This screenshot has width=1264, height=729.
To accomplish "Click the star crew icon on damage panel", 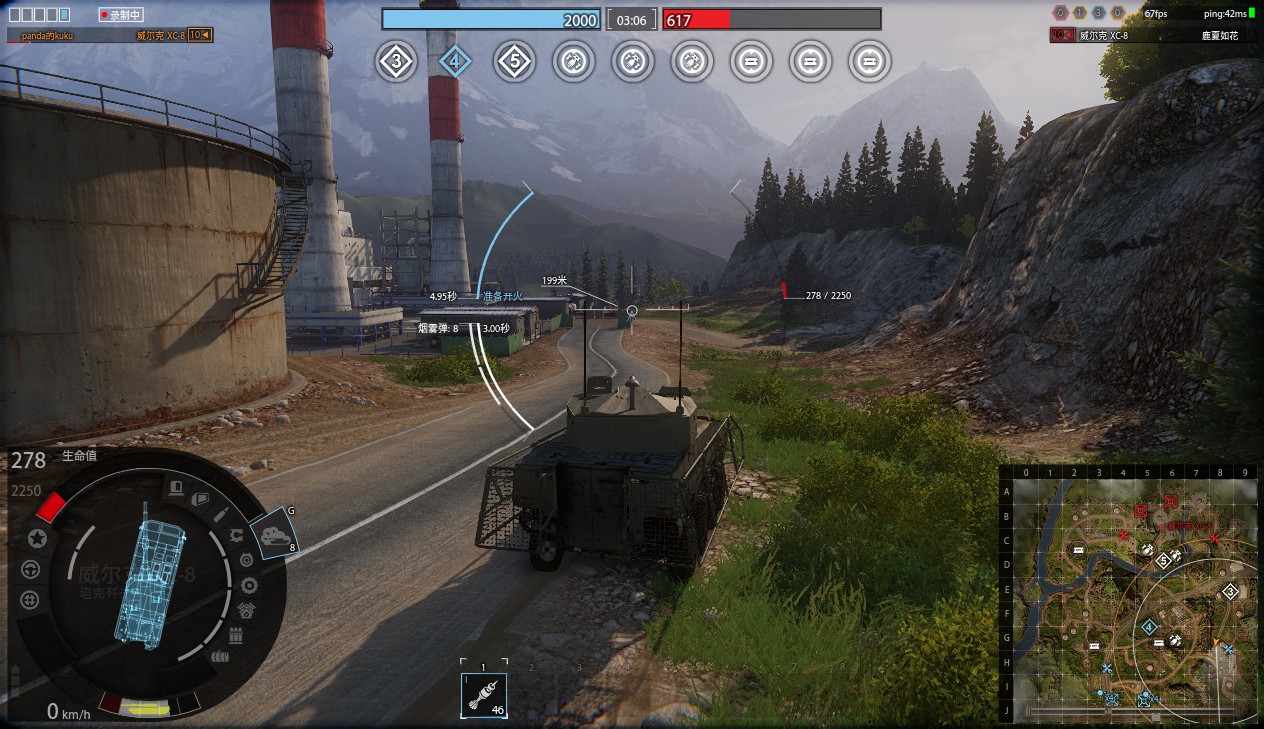I will pyautogui.click(x=37, y=539).
